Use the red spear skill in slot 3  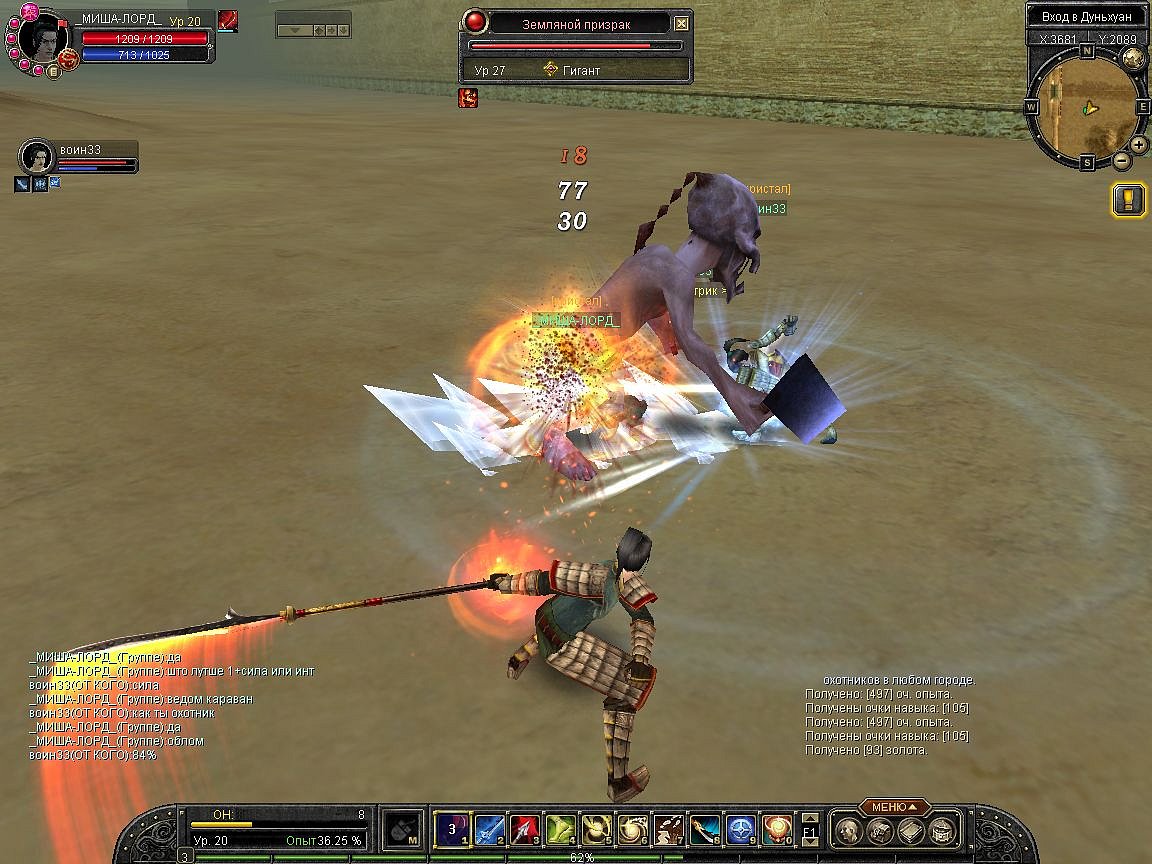525,828
